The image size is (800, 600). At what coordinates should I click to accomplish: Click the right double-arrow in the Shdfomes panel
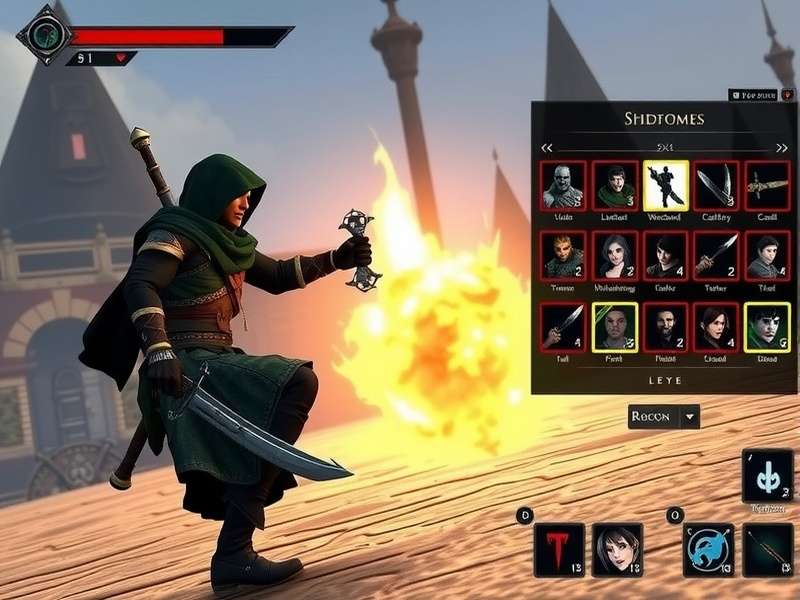tap(779, 148)
